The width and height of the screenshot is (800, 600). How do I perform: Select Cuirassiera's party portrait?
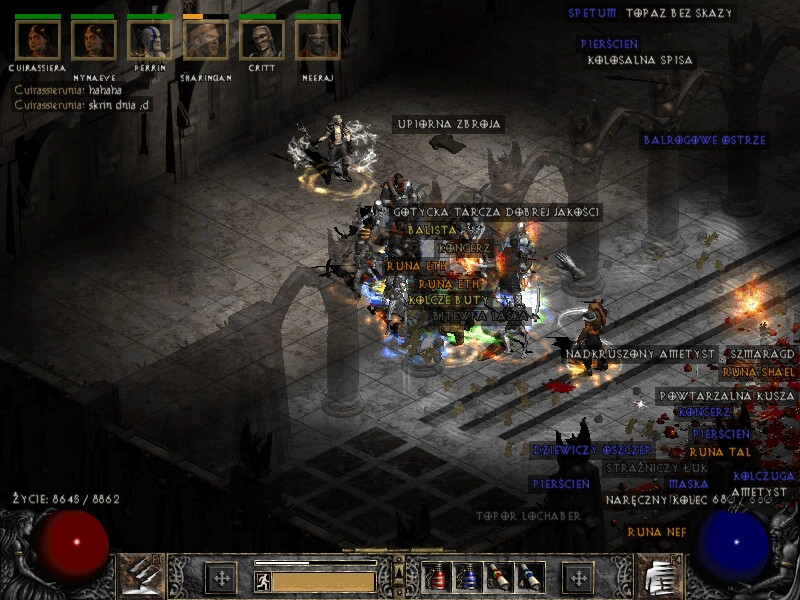[38, 40]
